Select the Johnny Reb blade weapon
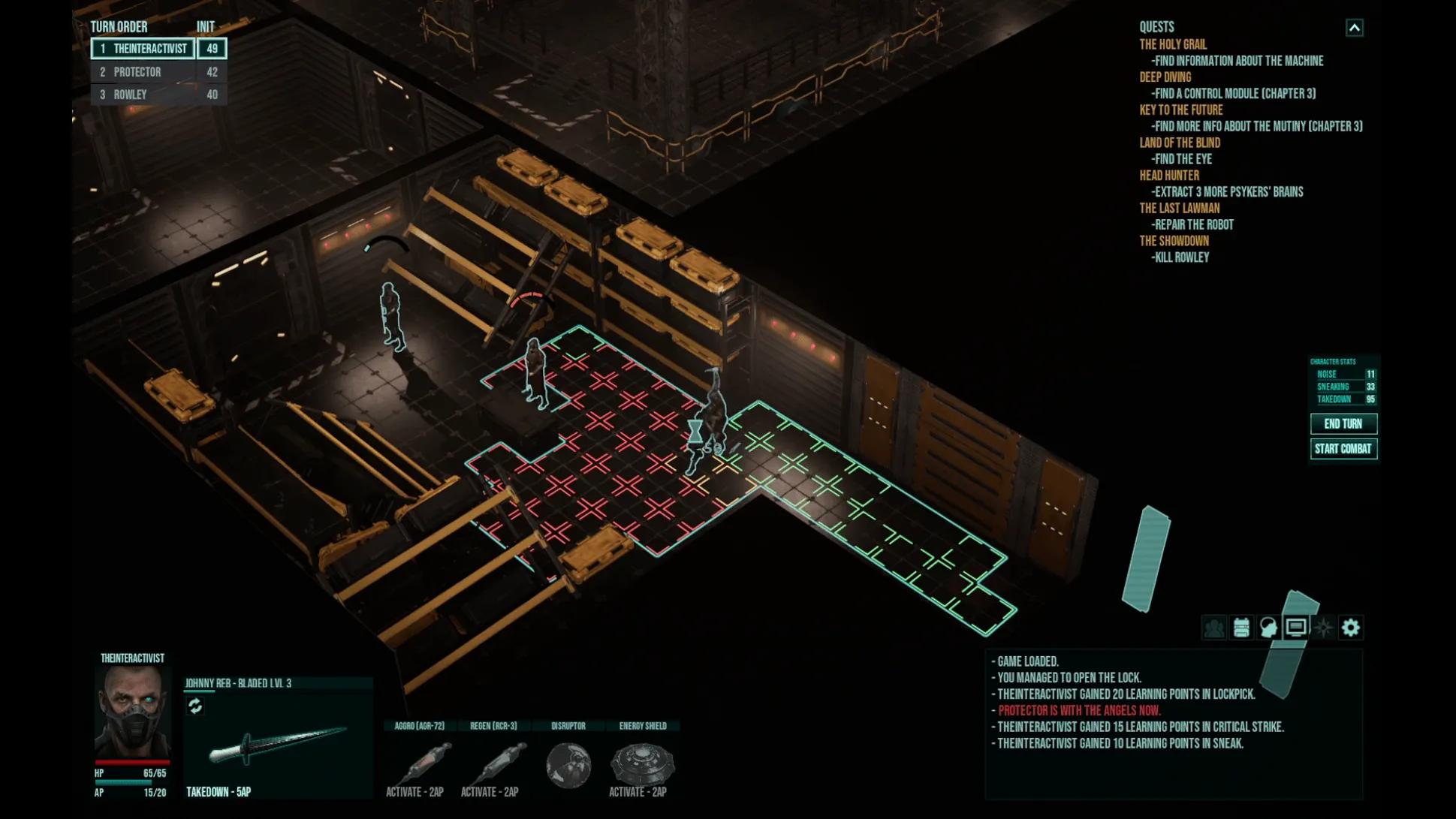The width and height of the screenshot is (1456, 819). pyautogui.click(x=276, y=745)
